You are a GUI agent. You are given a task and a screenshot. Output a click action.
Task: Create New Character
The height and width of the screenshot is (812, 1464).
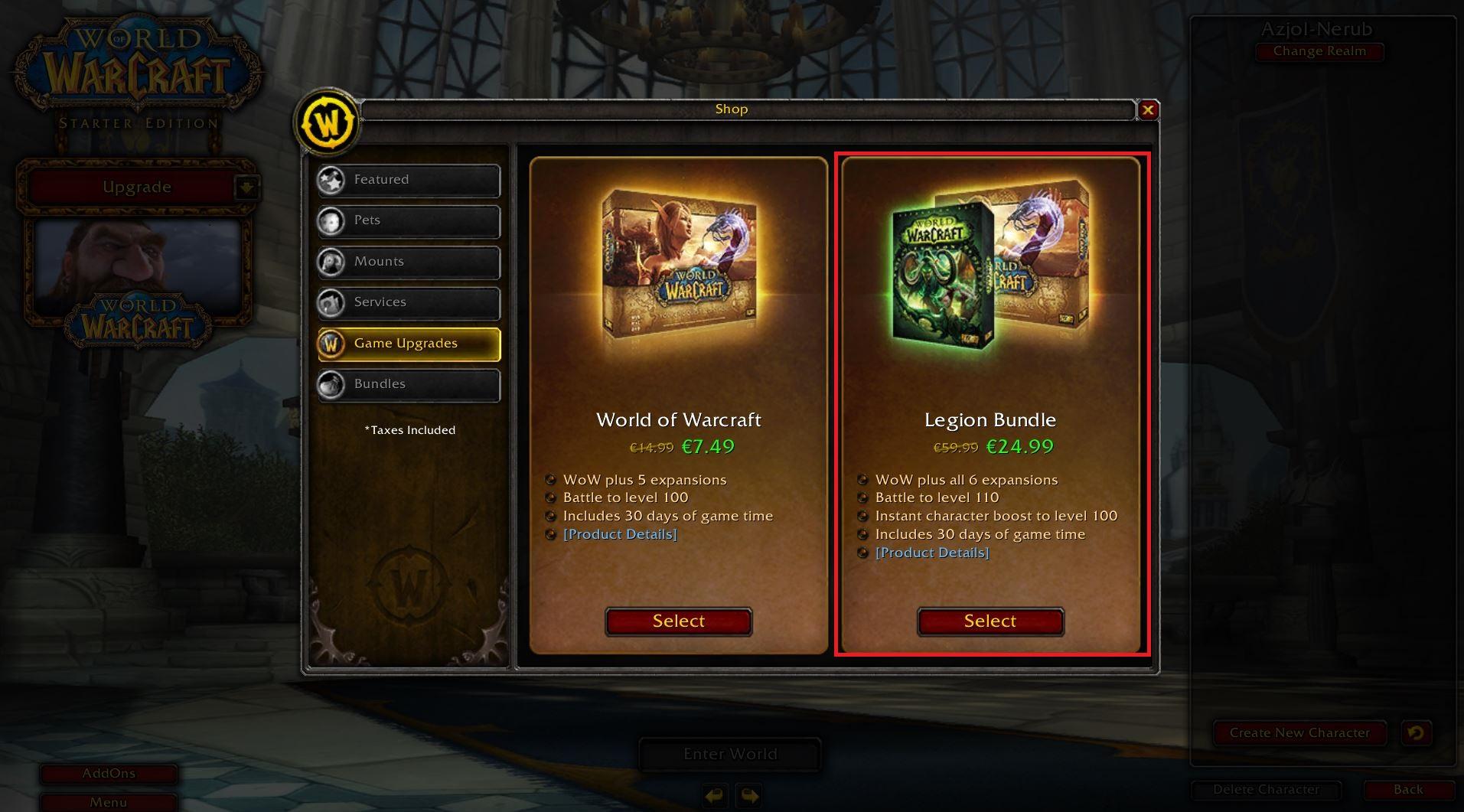[x=1299, y=733]
